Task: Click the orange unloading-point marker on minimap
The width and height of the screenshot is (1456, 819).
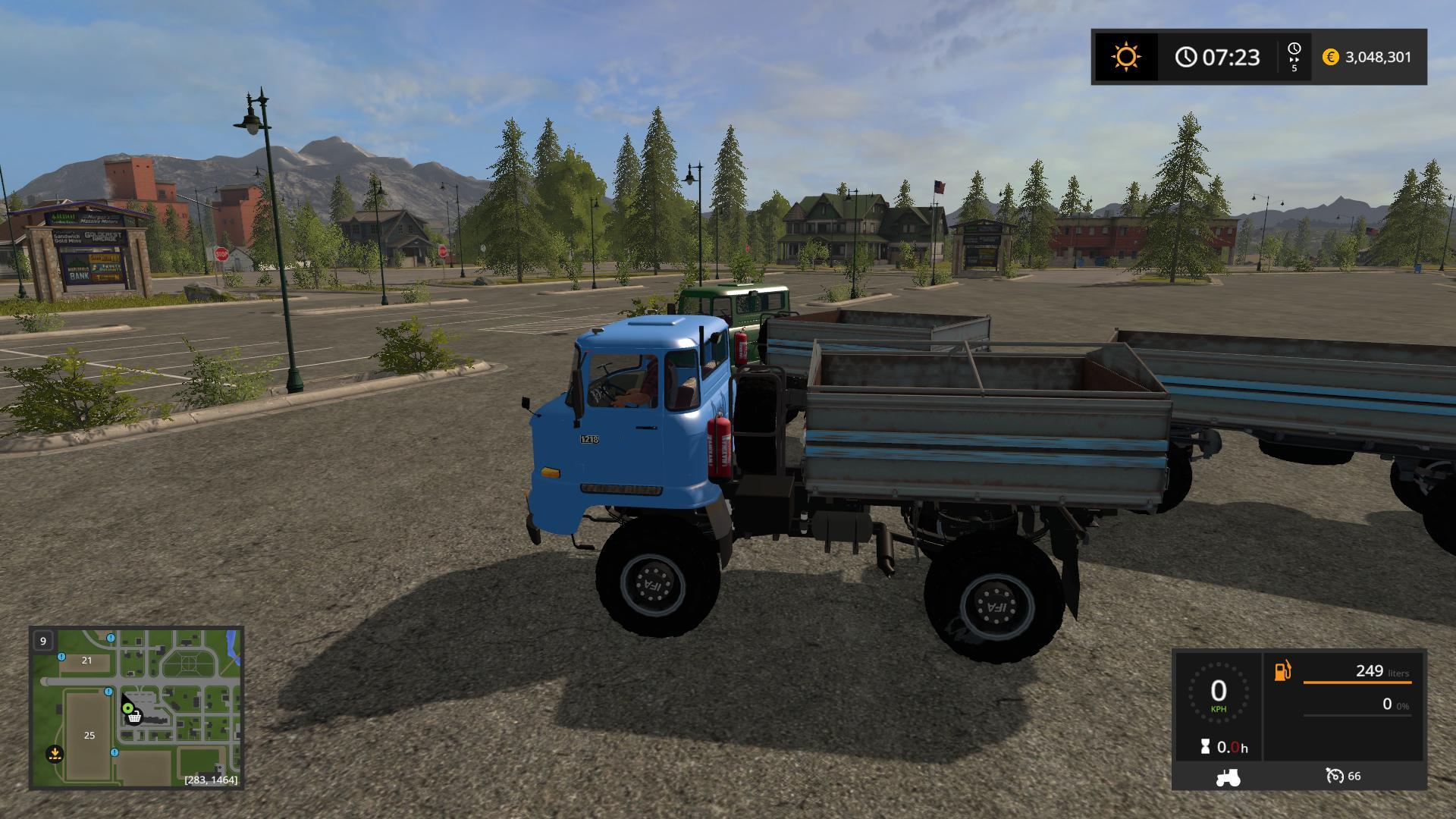Action: 54,754
